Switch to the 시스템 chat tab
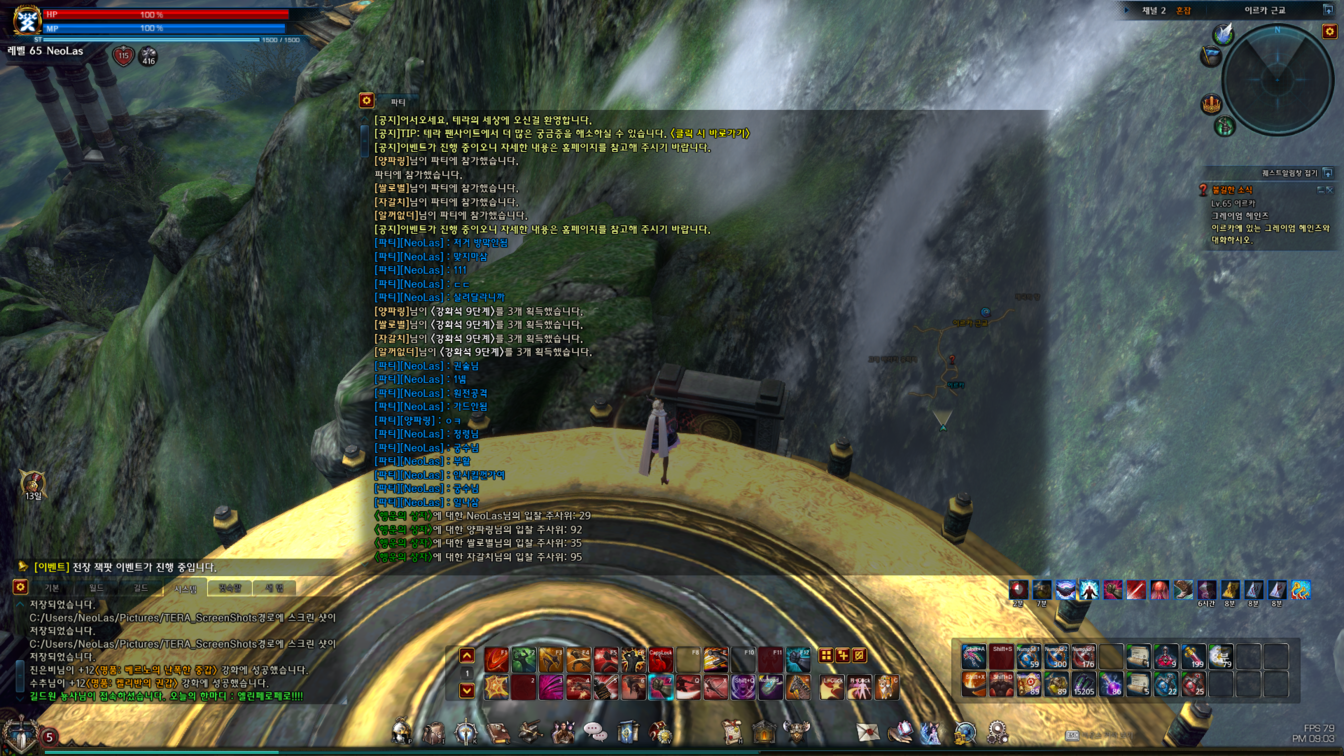Image resolution: width=1344 pixels, height=756 pixels. coord(186,588)
